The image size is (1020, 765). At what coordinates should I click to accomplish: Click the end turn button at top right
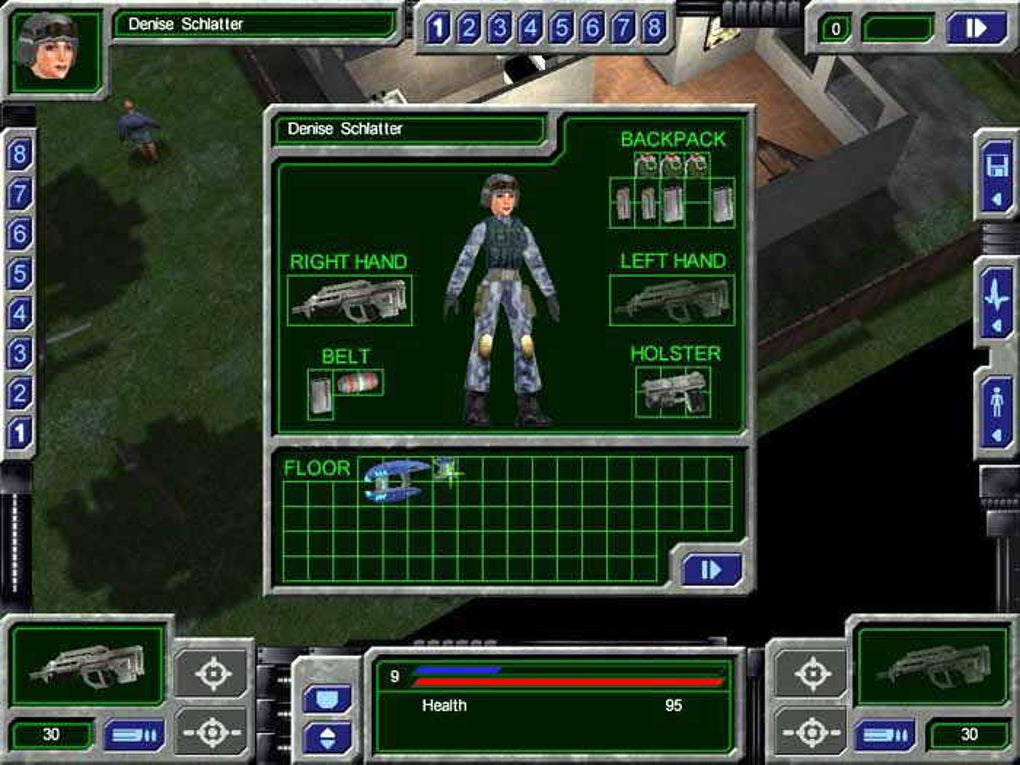[x=976, y=28]
